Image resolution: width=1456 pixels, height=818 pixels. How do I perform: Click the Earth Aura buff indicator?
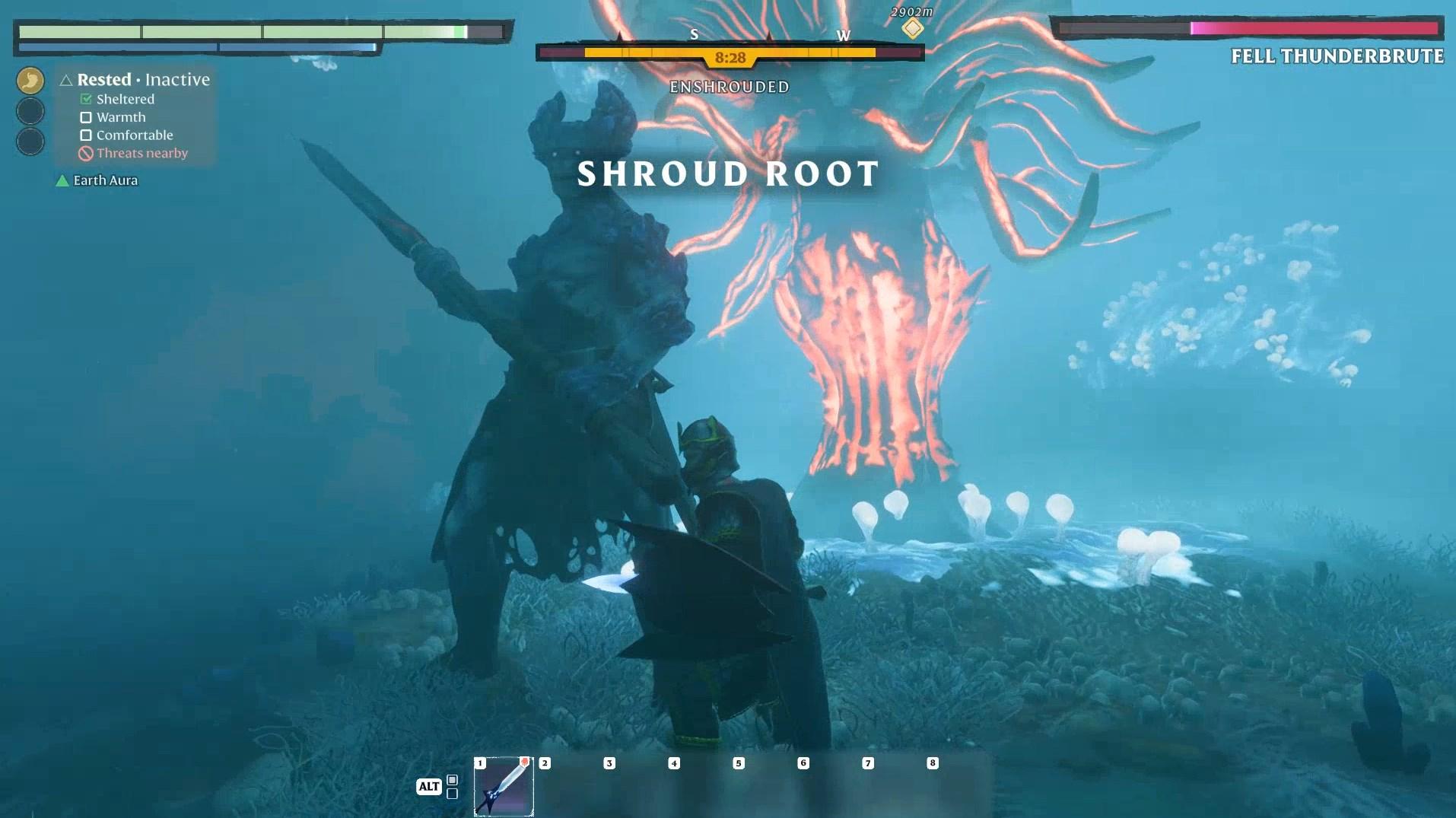(x=97, y=180)
